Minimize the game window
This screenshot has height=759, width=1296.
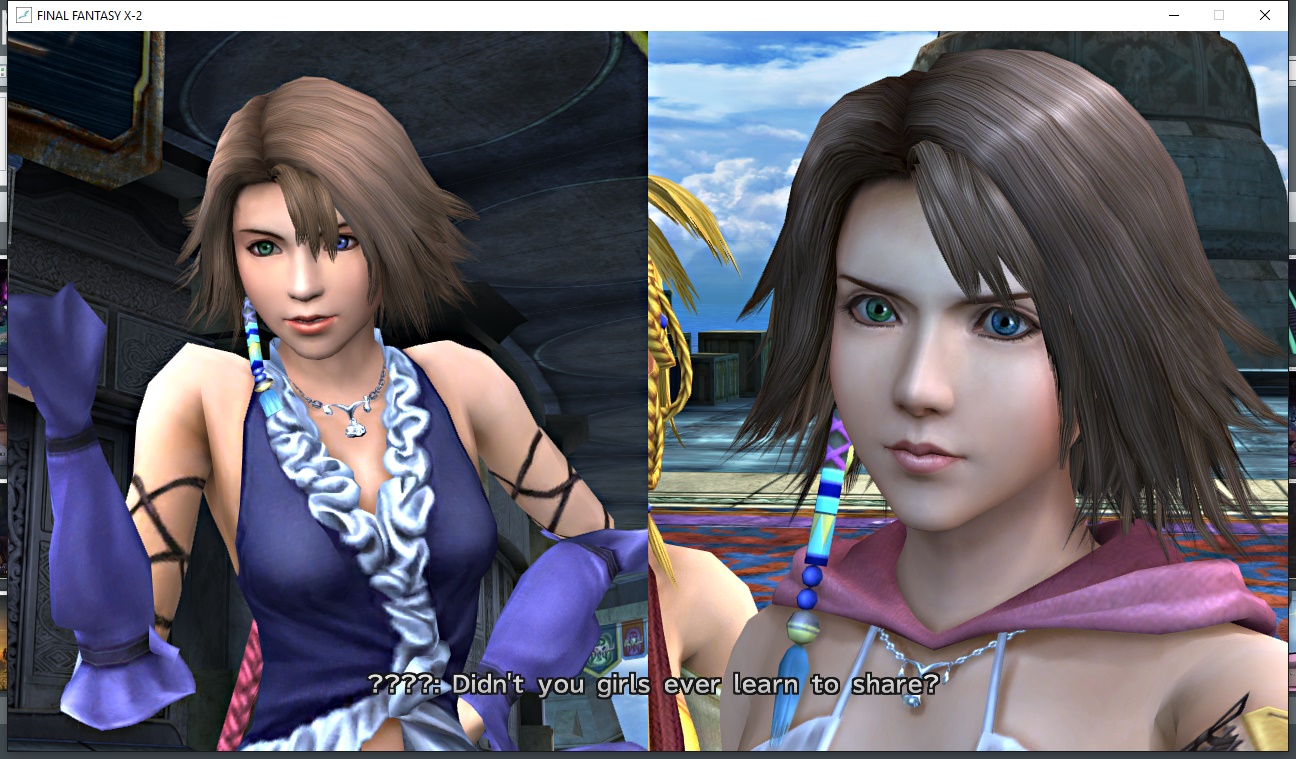(1173, 15)
